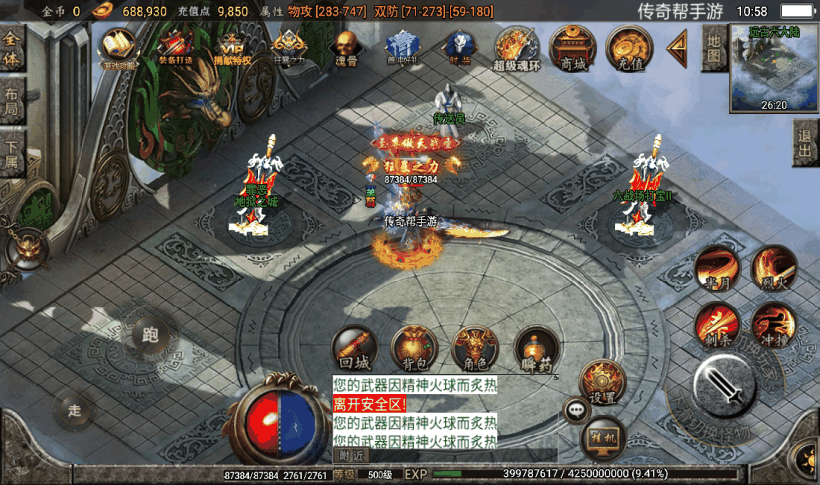The image size is (820, 485).
Task: Tap the 退出 exit button
Action: point(805,146)
